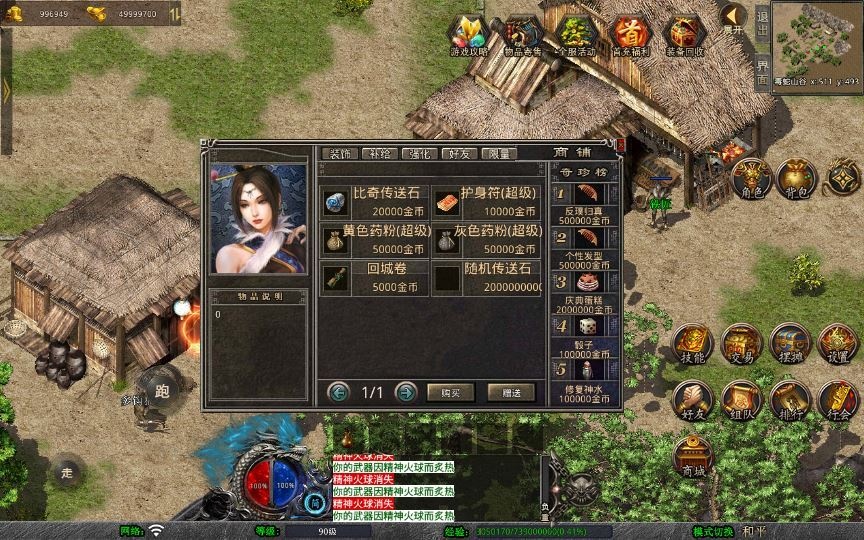This screenshot has height=540, width=864.
Task: Toggle the 跑 run button
Action: (x=162, y=390)
